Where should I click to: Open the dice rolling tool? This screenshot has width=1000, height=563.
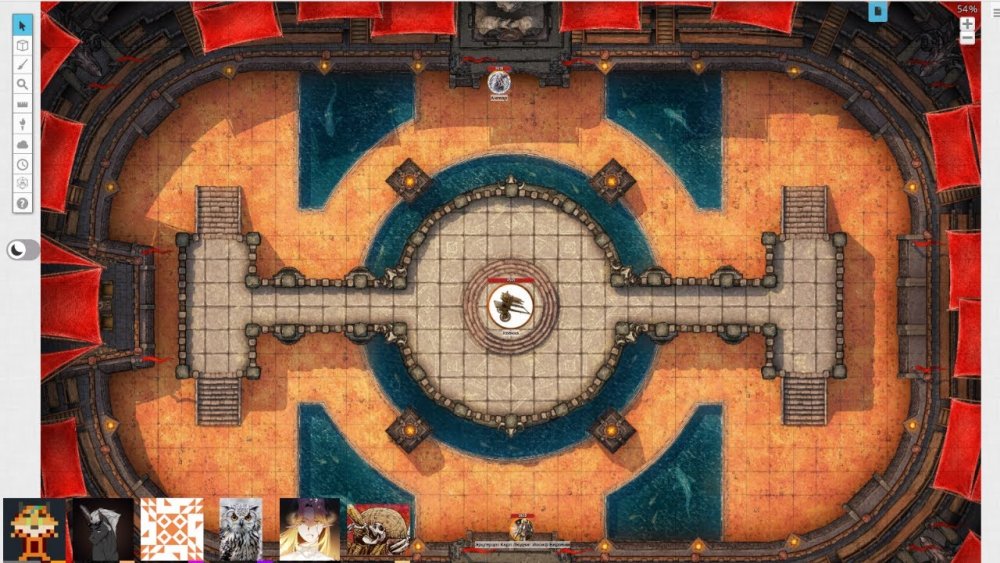(23, 183)
